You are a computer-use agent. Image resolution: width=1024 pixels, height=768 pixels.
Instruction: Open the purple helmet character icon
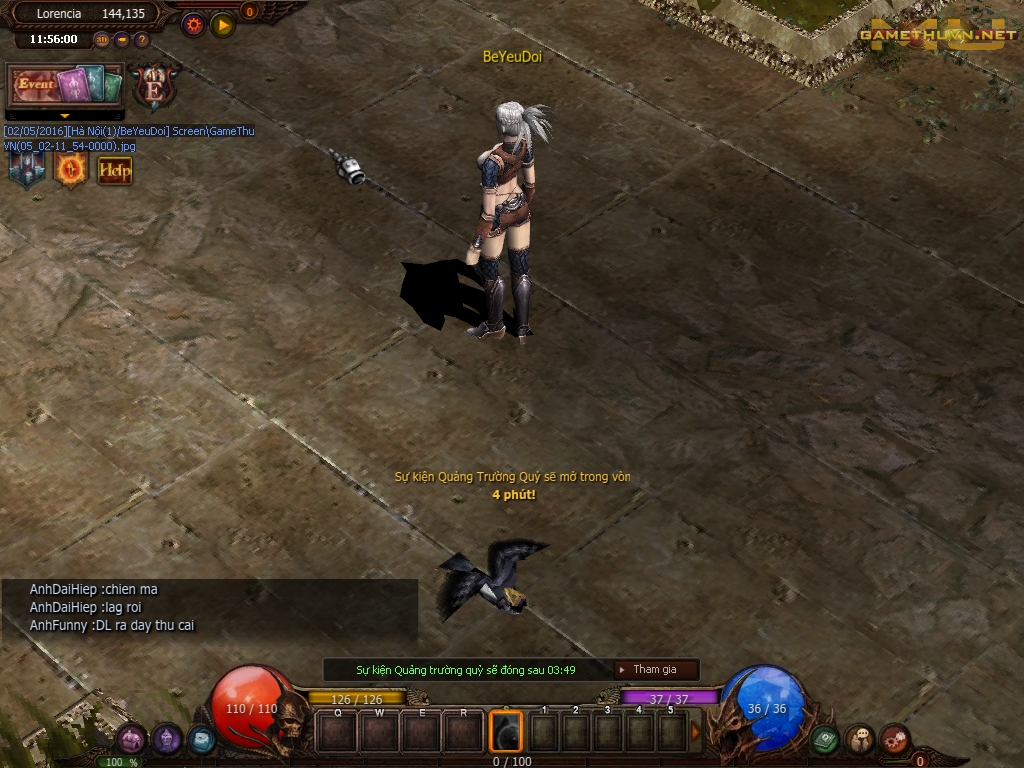click(x=167, y=739)
